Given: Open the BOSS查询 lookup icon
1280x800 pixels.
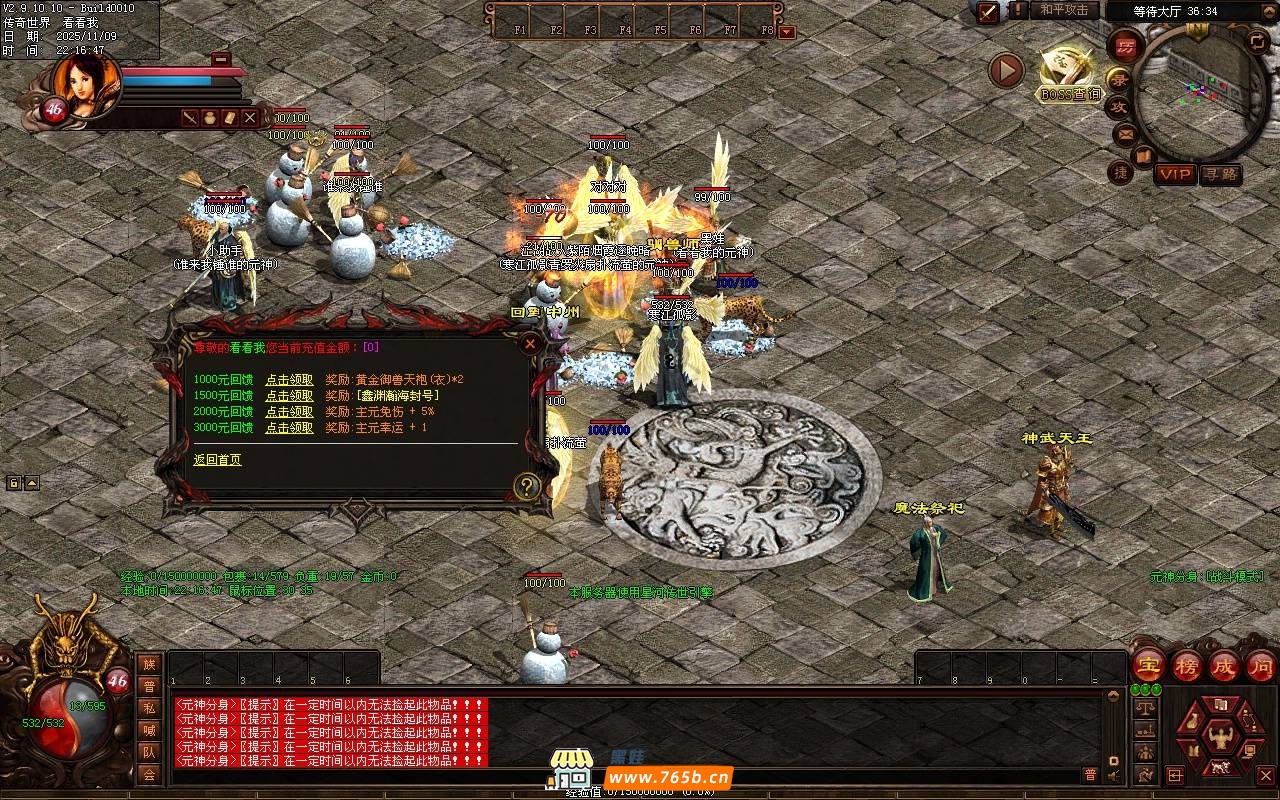Looking at the screenshot, I should click(1069, 76).
